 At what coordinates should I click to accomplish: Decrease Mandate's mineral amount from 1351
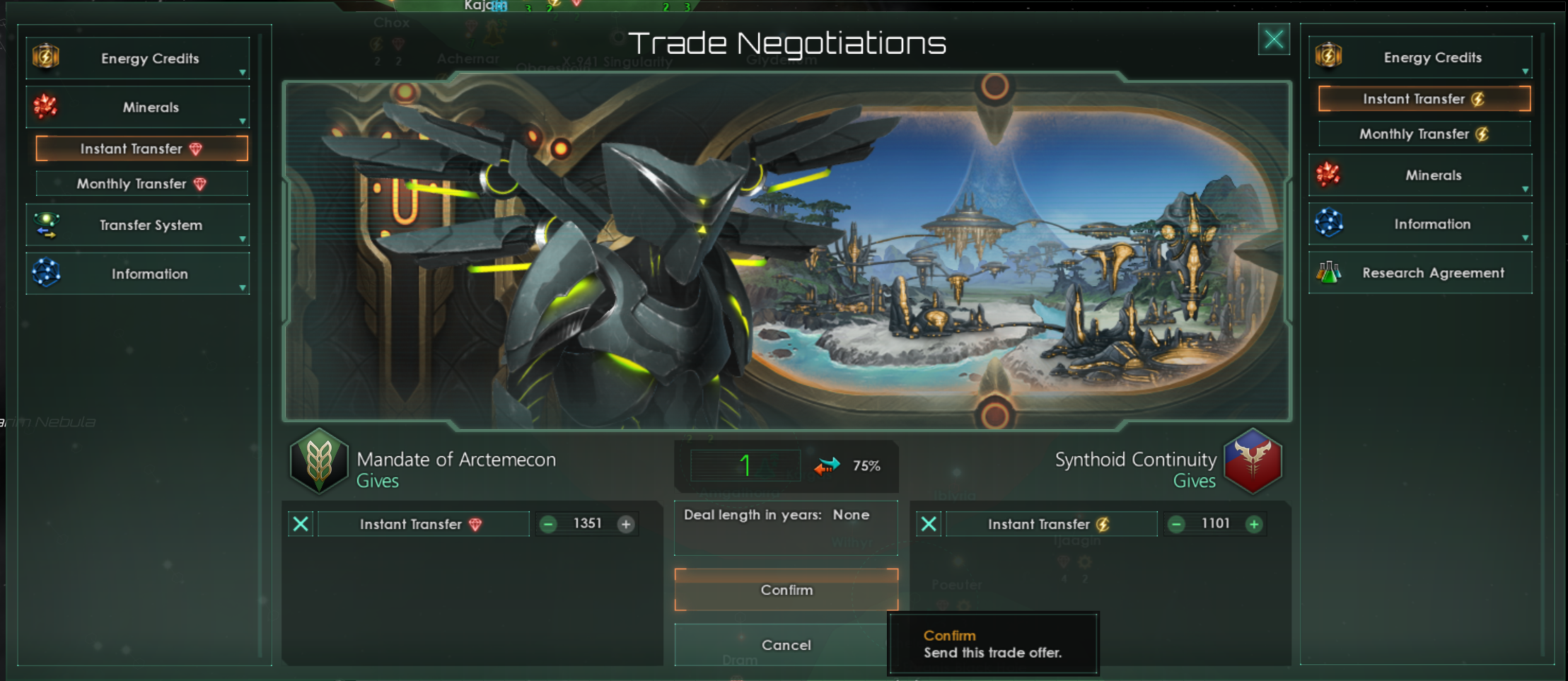tap(548, 524)
